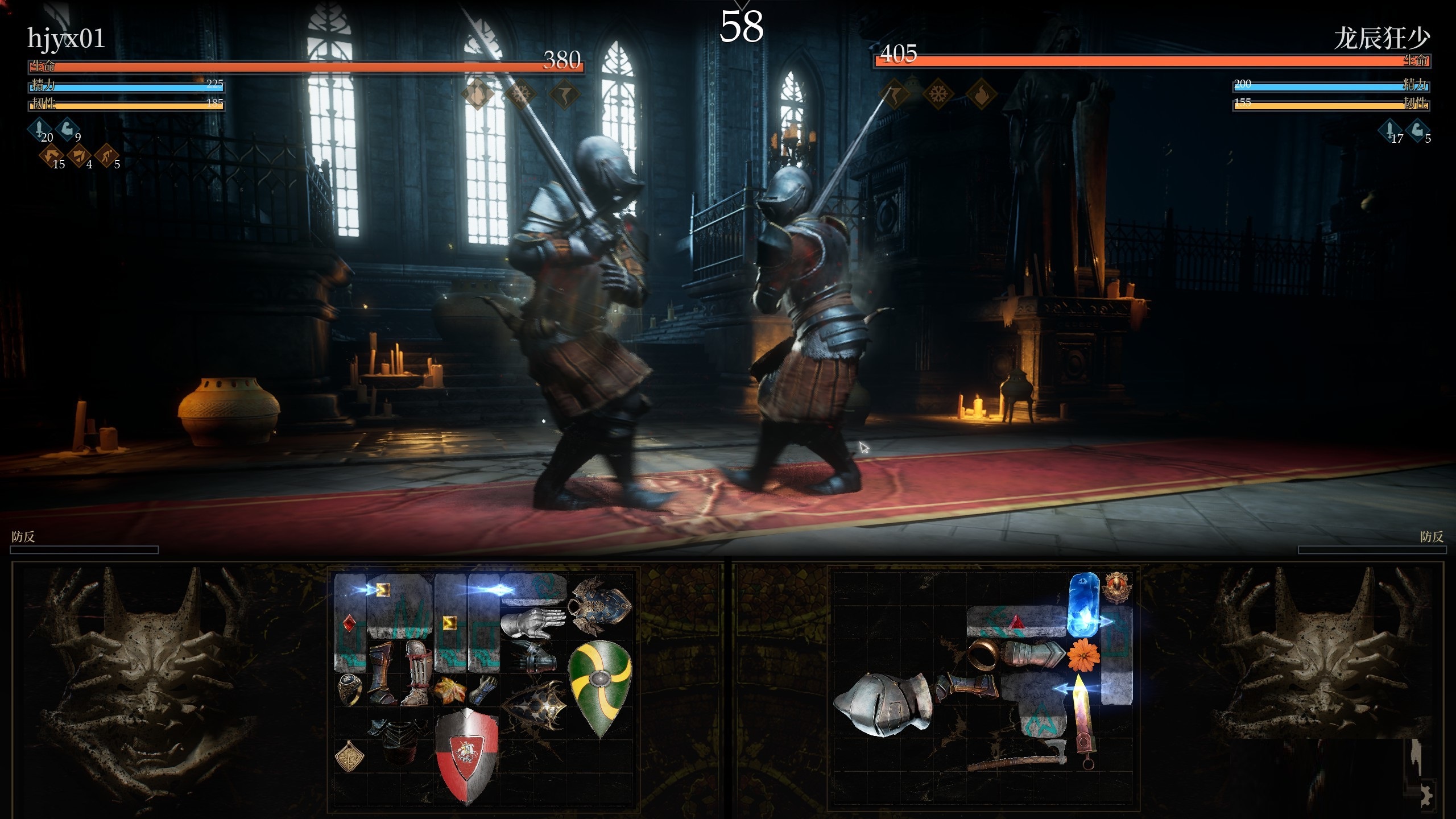
Task: Select the round helmet emblem badge
Action: click(x=1117, y=587)
